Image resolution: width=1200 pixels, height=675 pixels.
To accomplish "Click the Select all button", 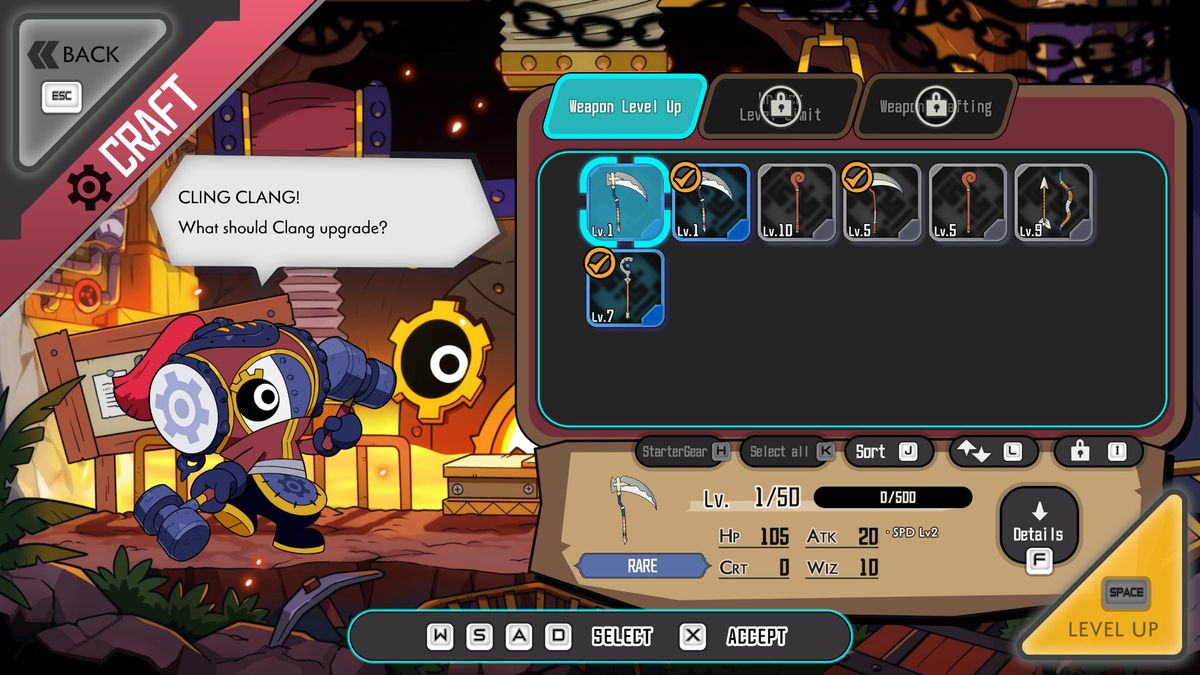I will (789, 452).
